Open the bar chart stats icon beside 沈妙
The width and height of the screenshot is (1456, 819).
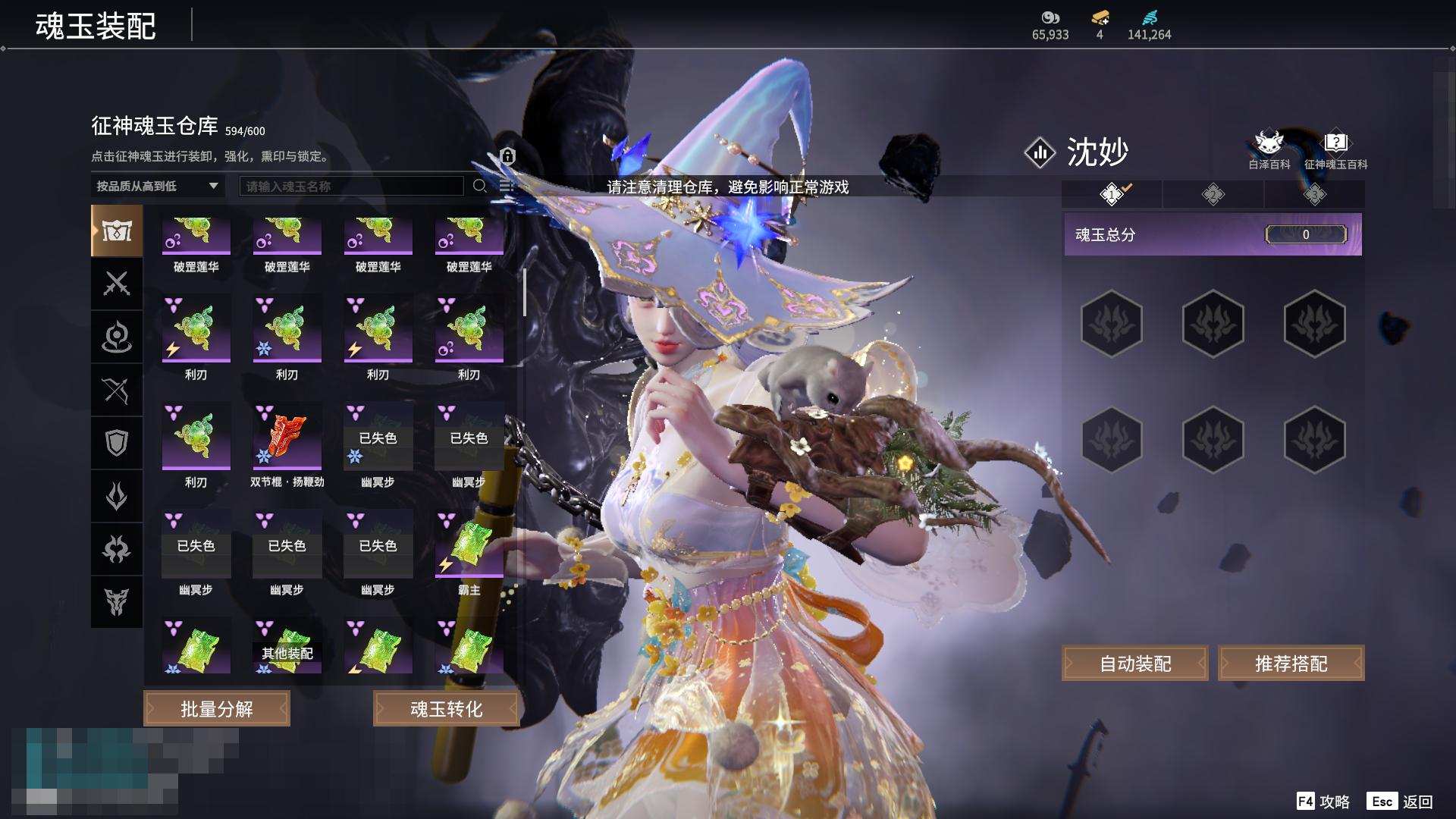[1040, 152]
